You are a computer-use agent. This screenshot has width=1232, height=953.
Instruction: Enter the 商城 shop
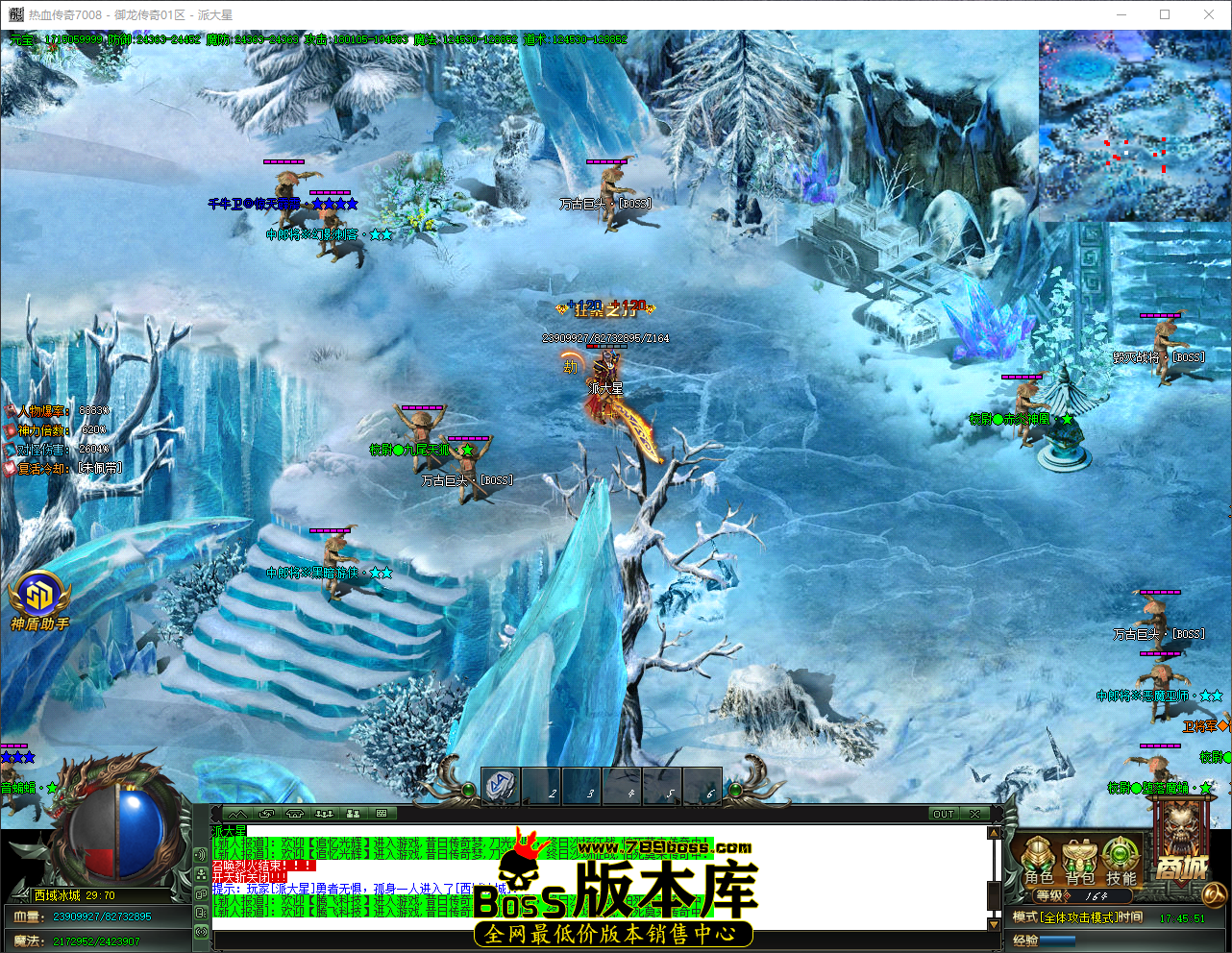pos(1180,865)
